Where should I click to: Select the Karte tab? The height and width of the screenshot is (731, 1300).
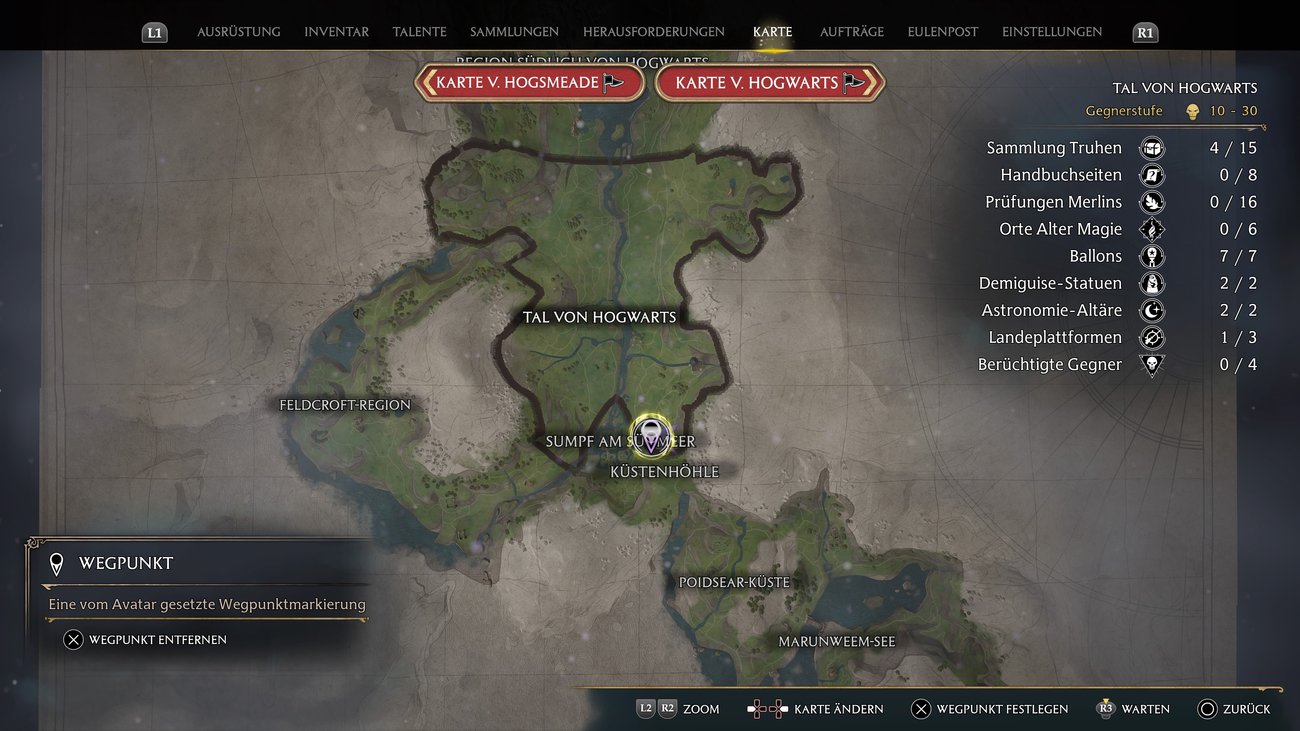point(772,32)
